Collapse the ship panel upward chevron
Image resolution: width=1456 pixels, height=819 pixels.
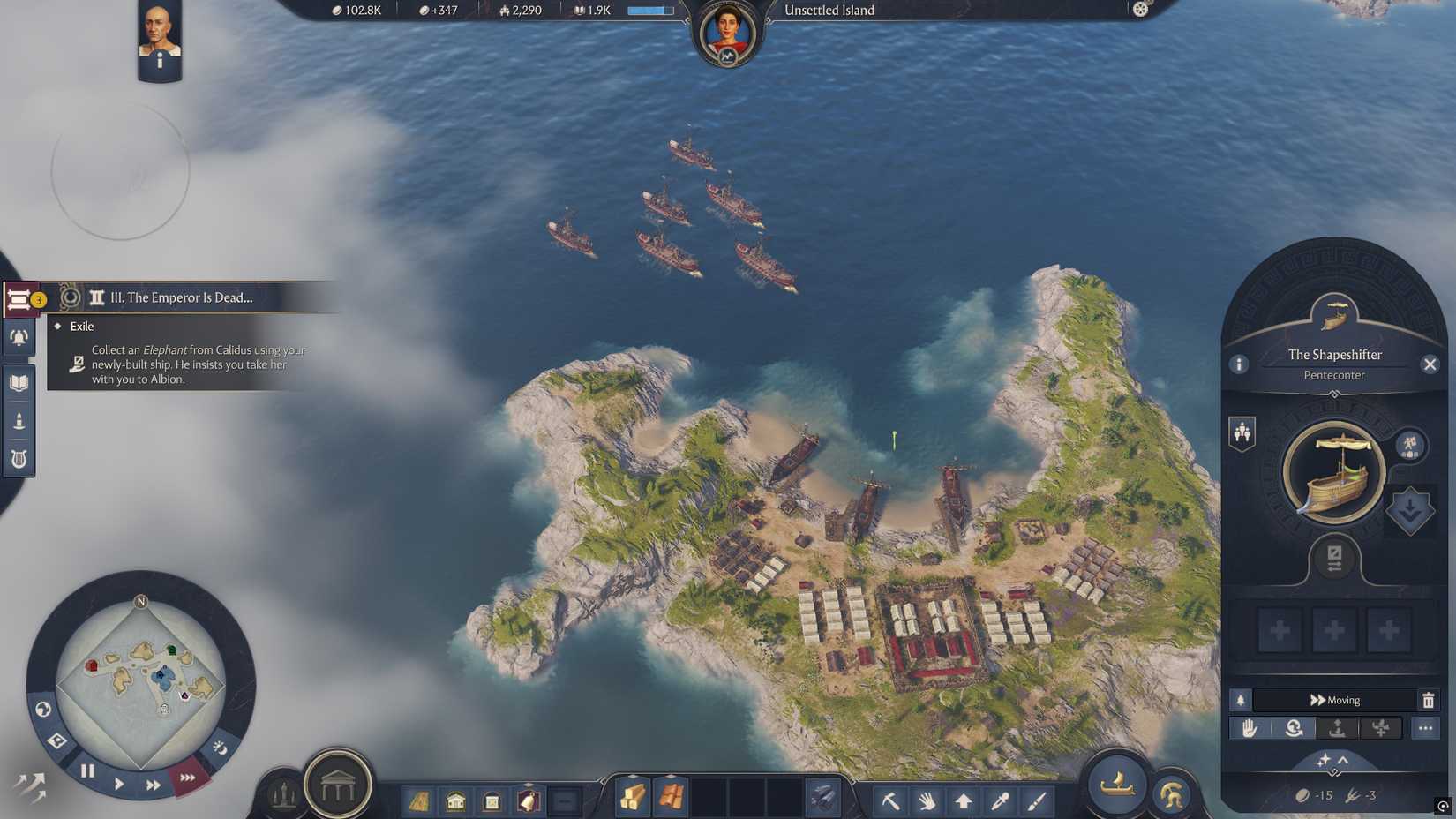click(x=1342, y=761)
